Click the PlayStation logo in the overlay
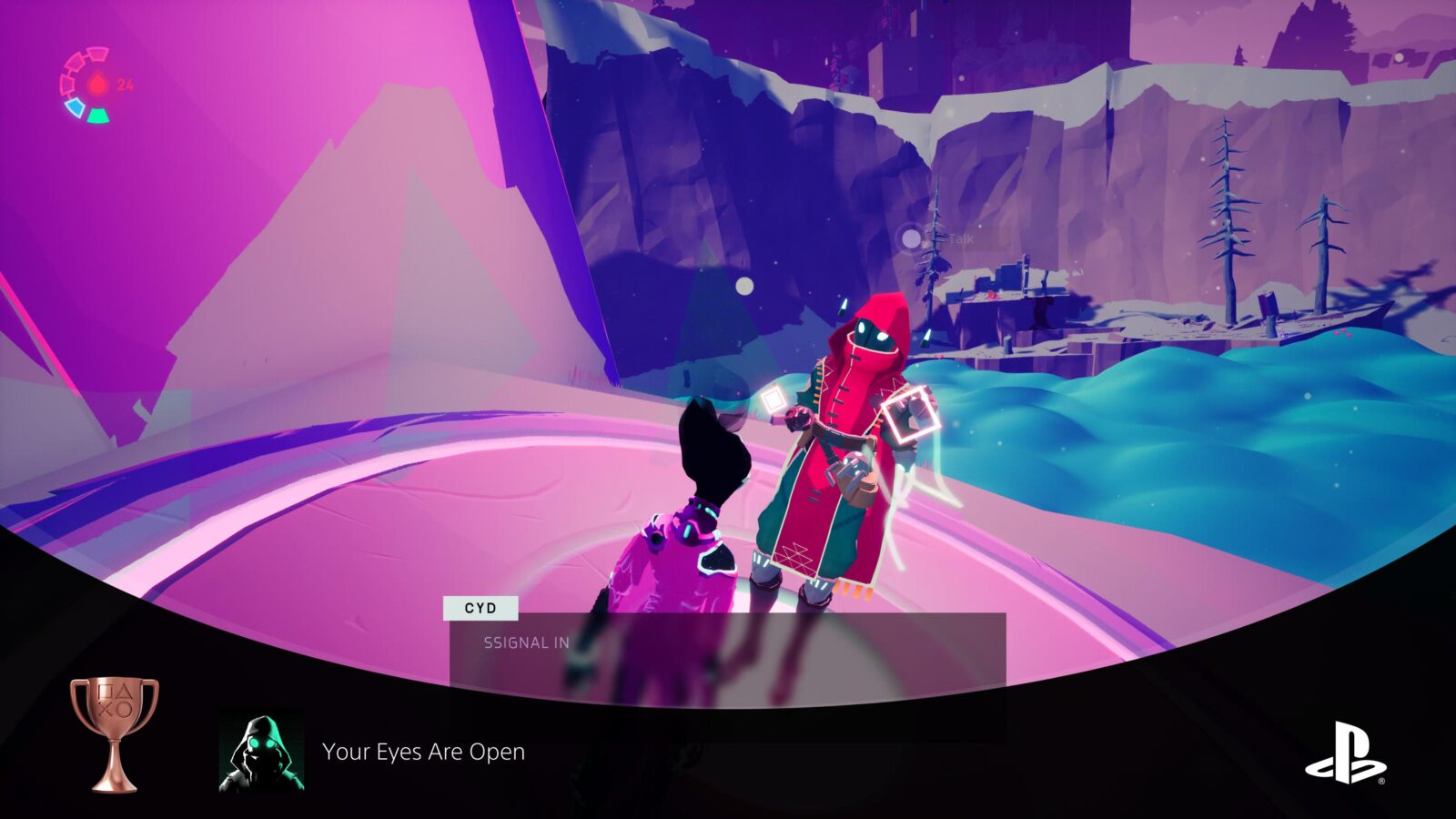Screen dimensions: 1456x819 point(1345,753)
